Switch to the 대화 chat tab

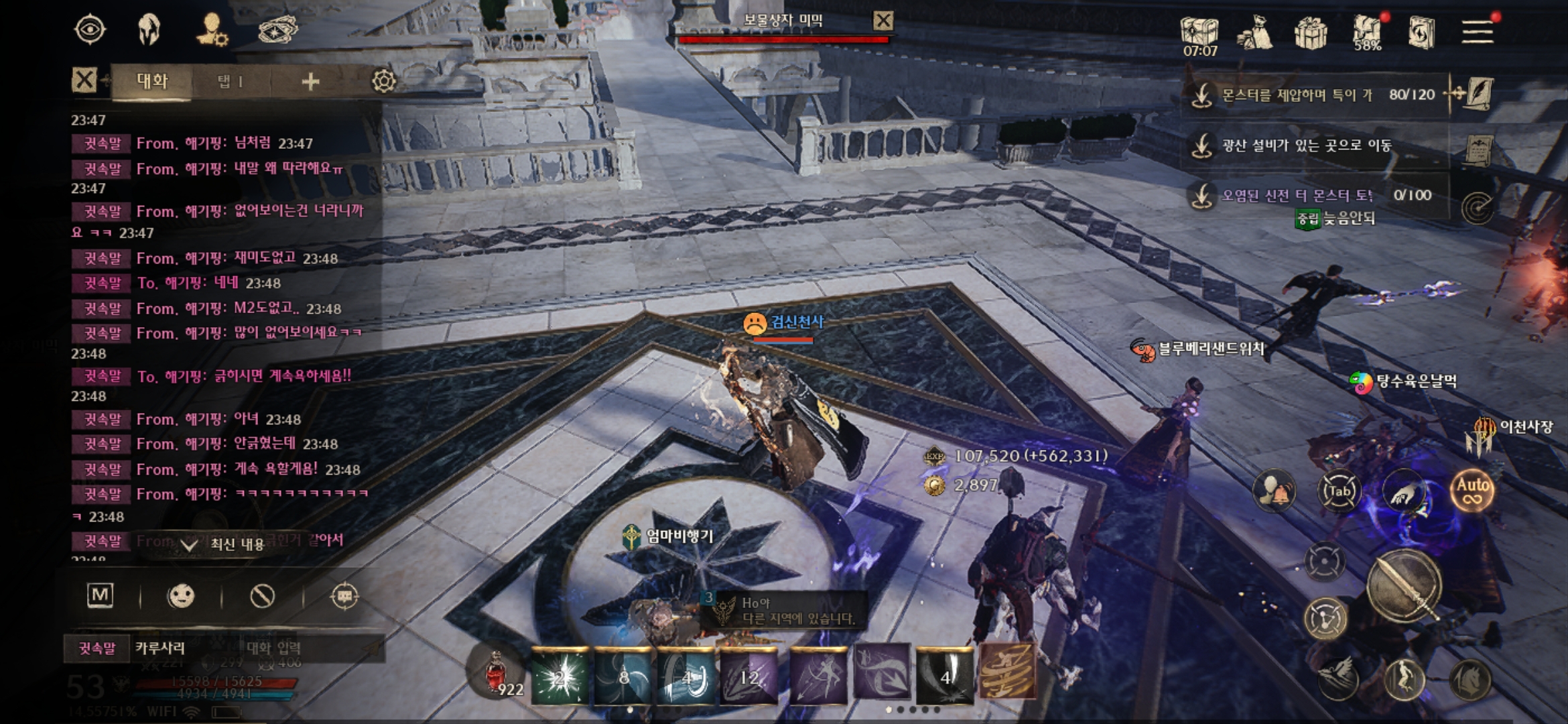pos(152,82)
